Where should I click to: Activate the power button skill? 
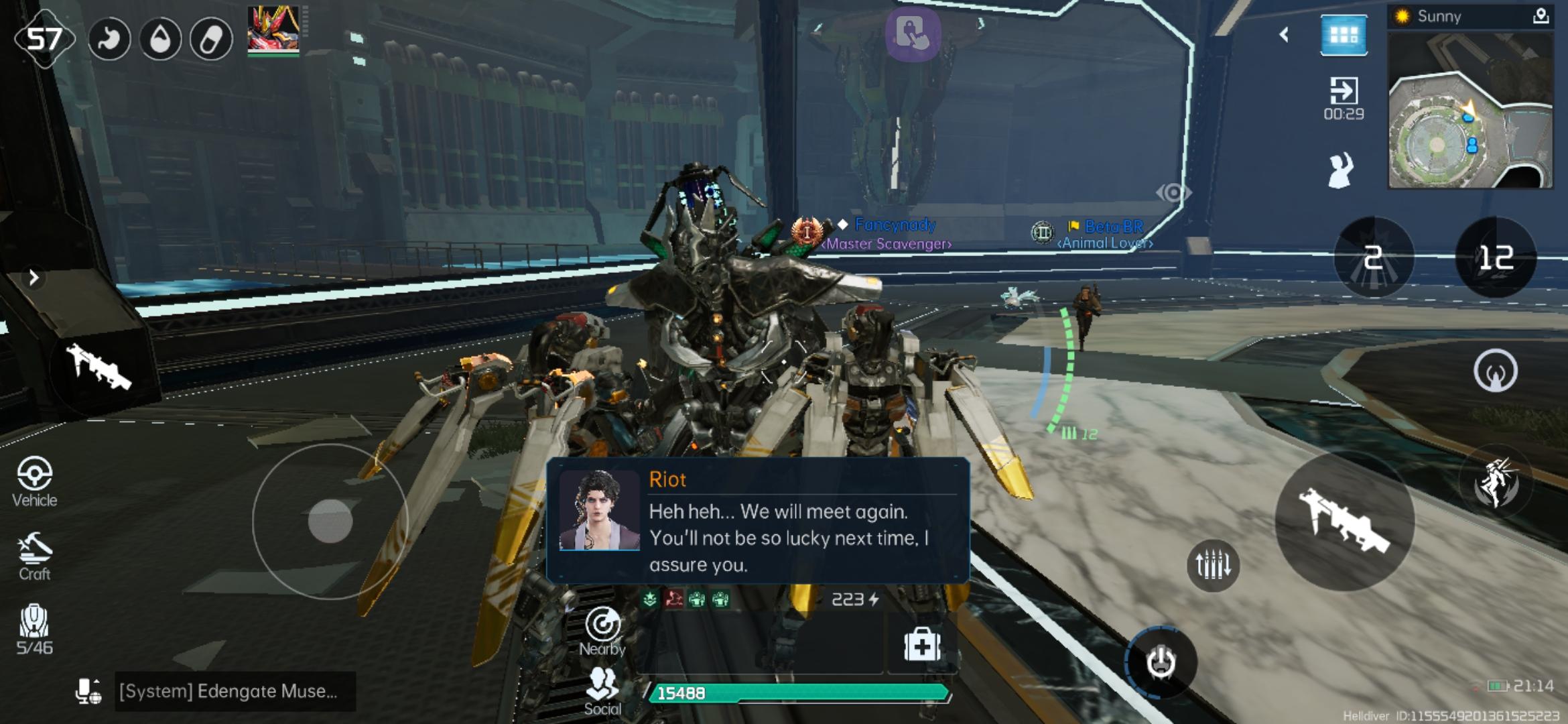[x=1161, y=663]
